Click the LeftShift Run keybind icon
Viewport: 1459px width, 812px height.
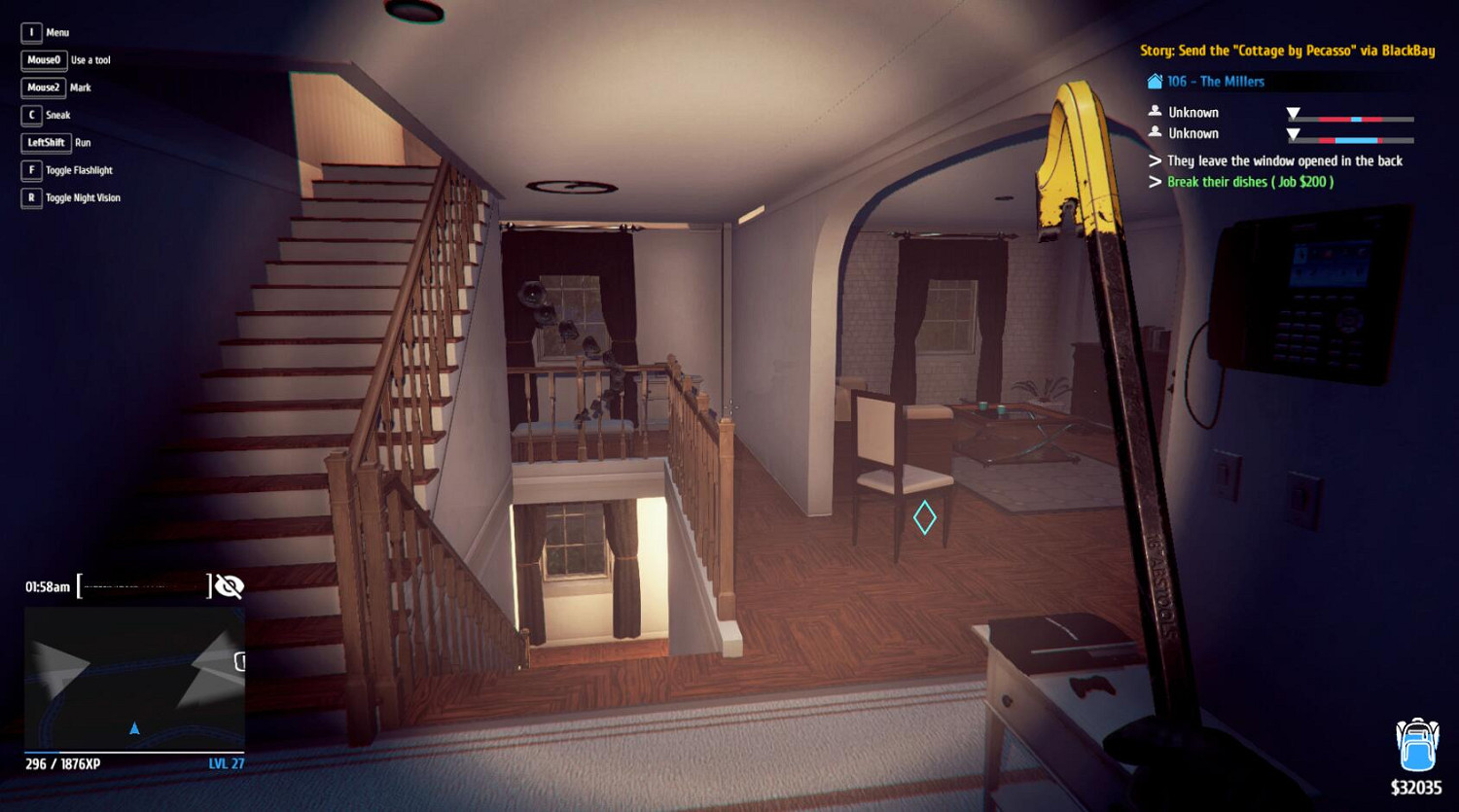point(46,142)
